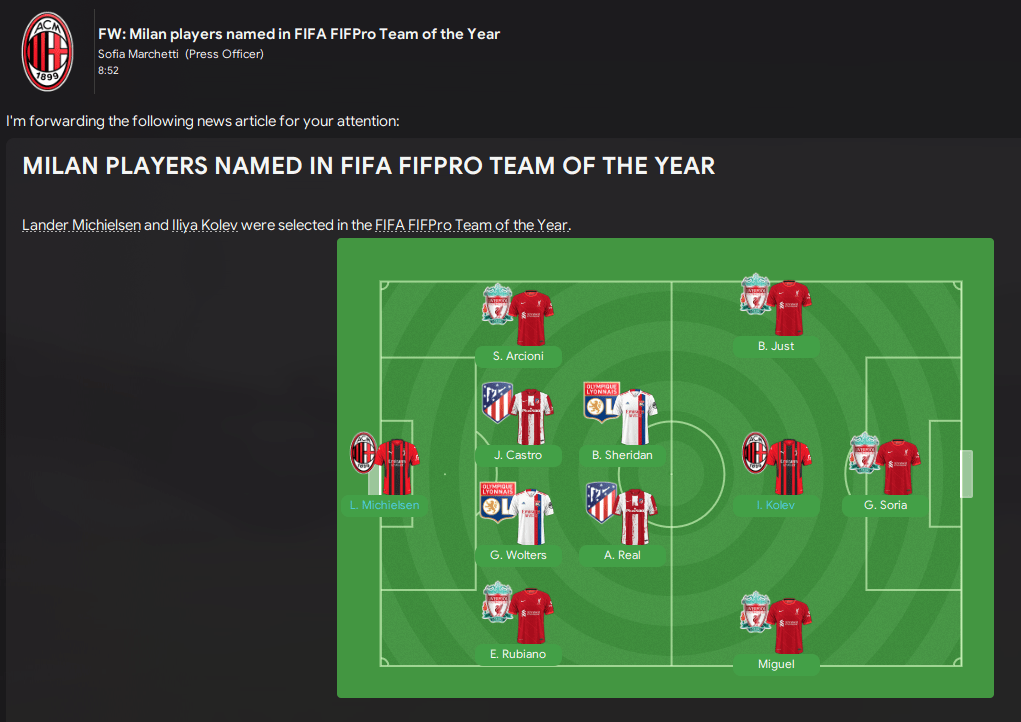Open Lander Michielsen's profile link in article
This screenshot has width=1021, height=722.
point(81,225)
